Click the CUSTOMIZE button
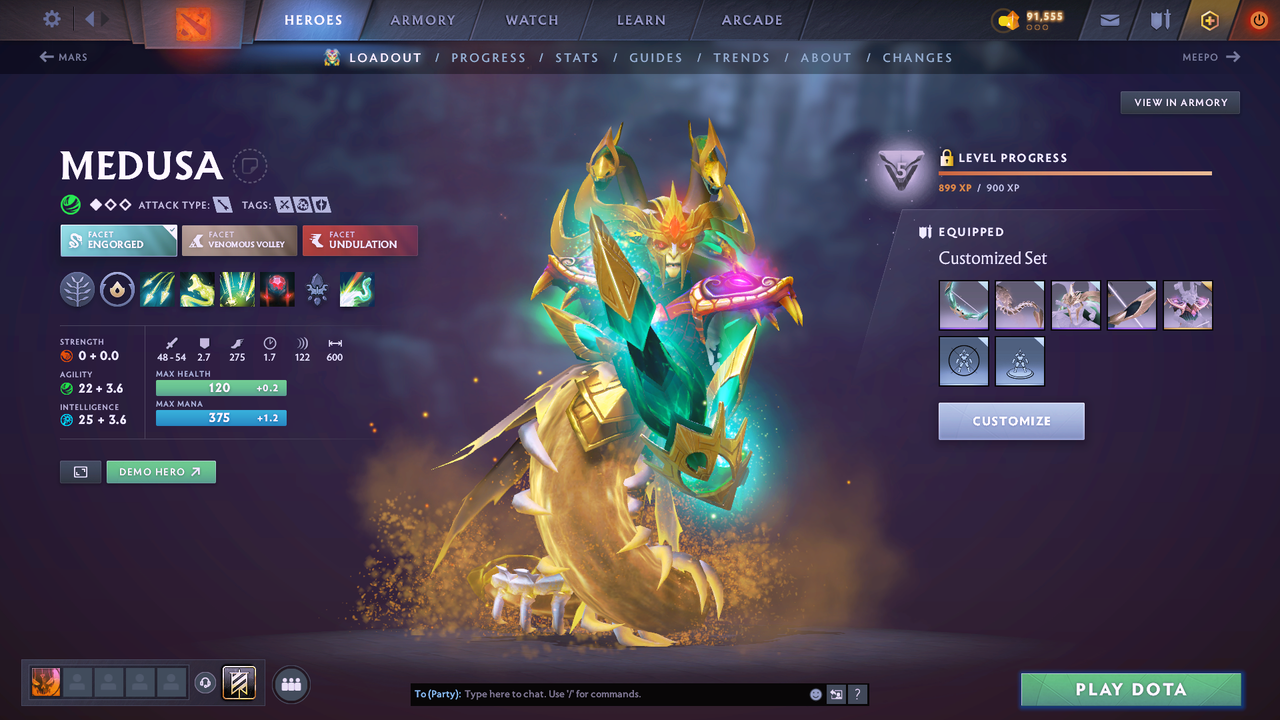 [x=1011, y=421]
